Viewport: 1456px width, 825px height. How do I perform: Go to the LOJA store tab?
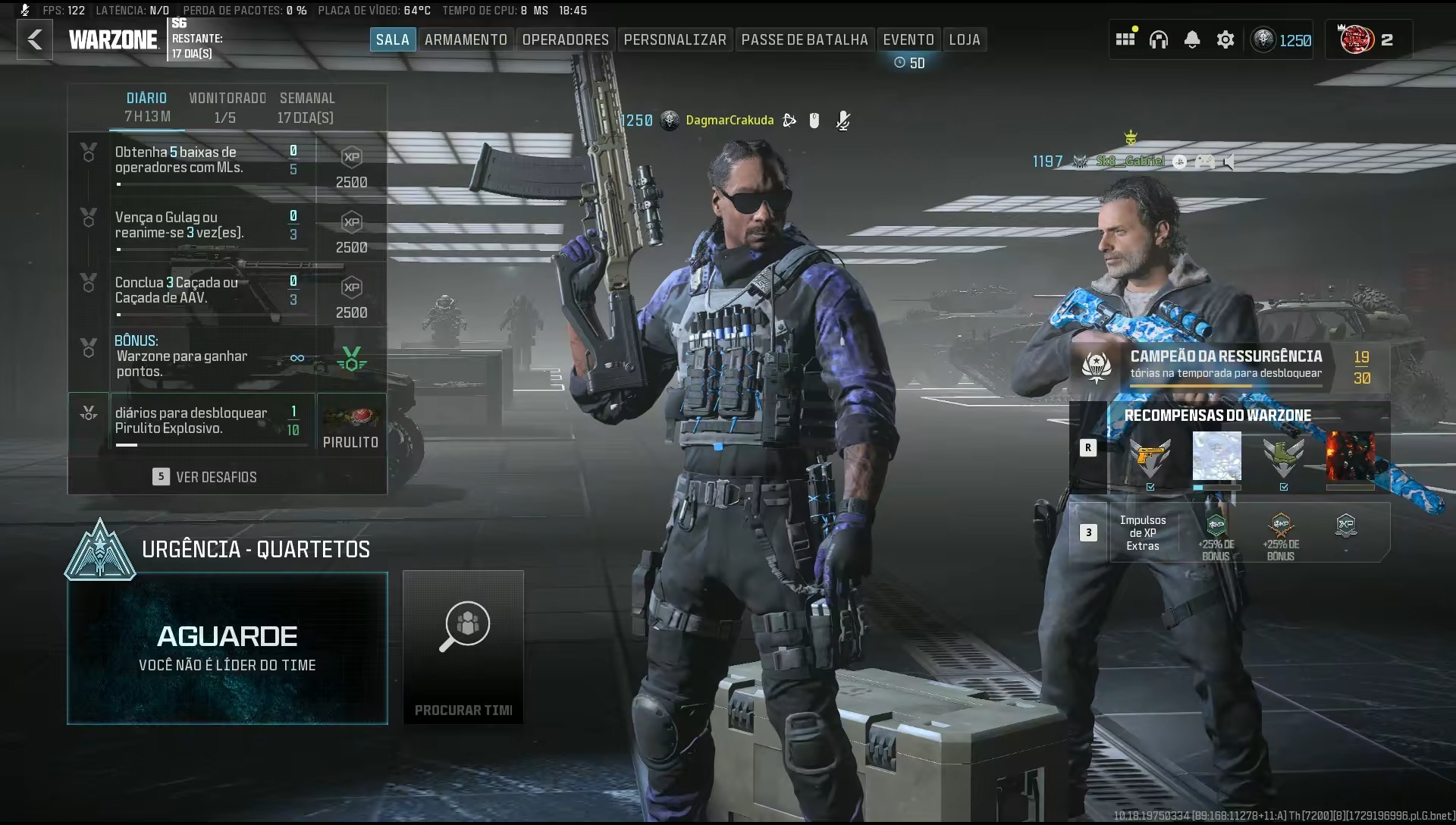[964, 39]
